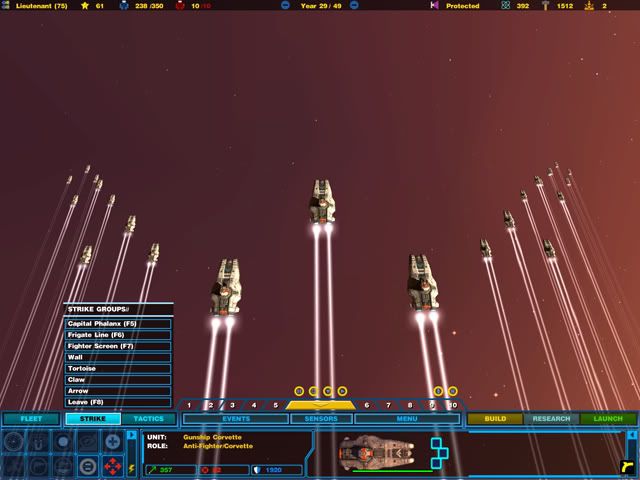Image resolution: width=640 pixels, height=480 pixels.
Task: Select control group 6
Action: 366,405
